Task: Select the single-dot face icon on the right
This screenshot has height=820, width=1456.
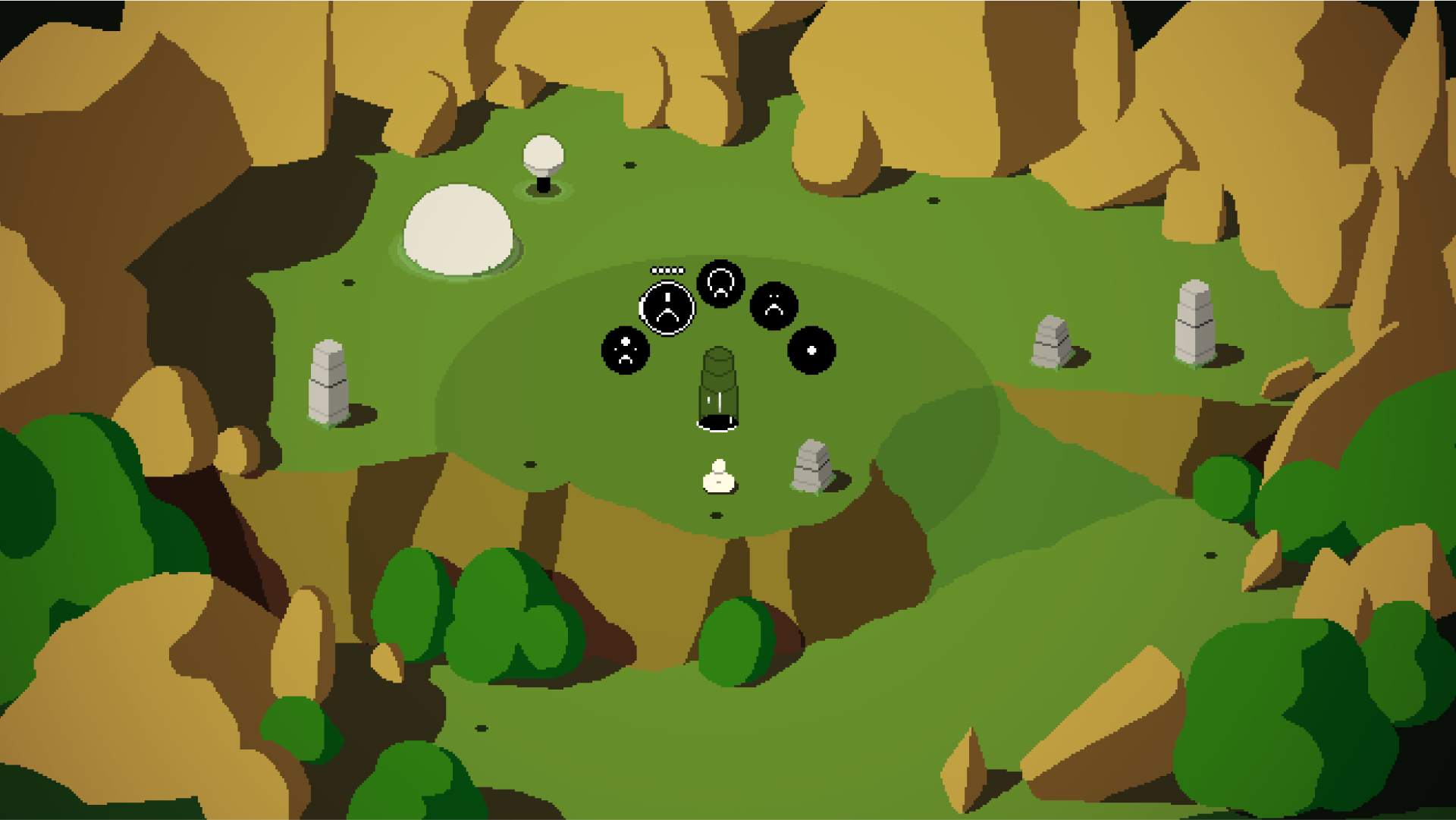Action: [x=810, y=350]
